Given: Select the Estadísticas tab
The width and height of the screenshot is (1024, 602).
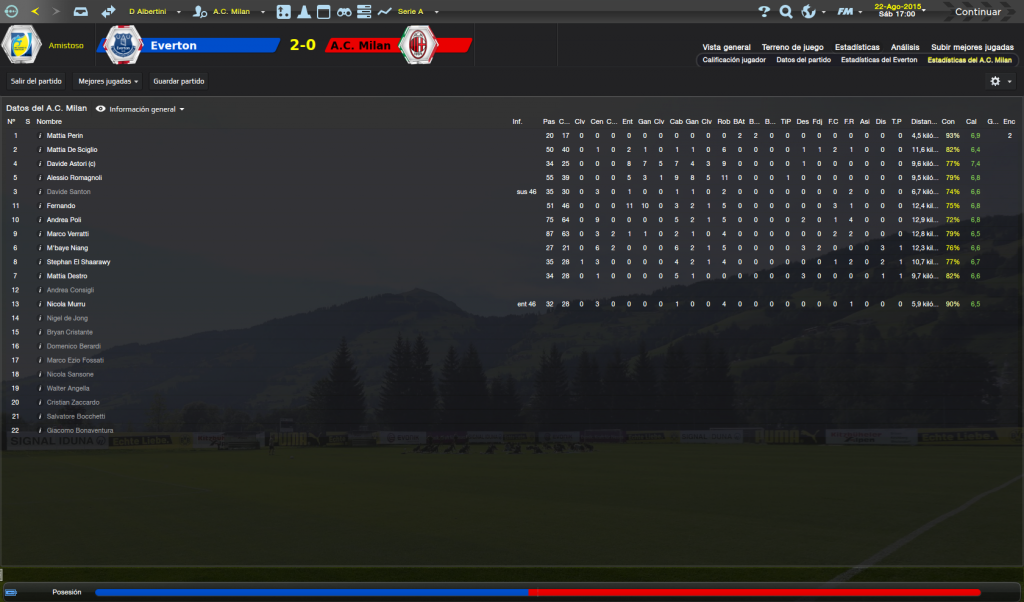Looking at the screenshot, I should click(x=857, y=47).
